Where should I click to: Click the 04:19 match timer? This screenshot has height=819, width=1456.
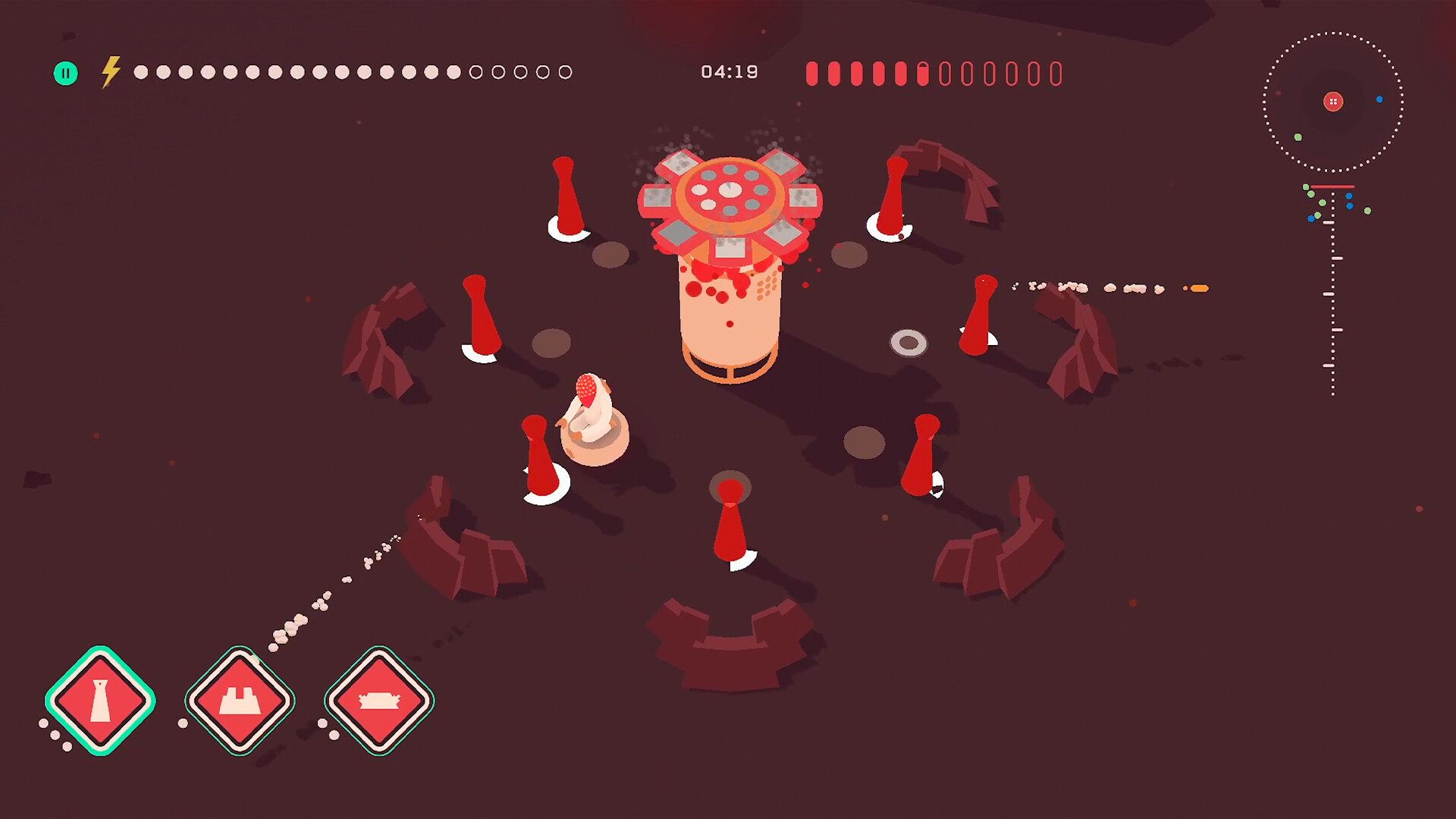coord(730,72)
